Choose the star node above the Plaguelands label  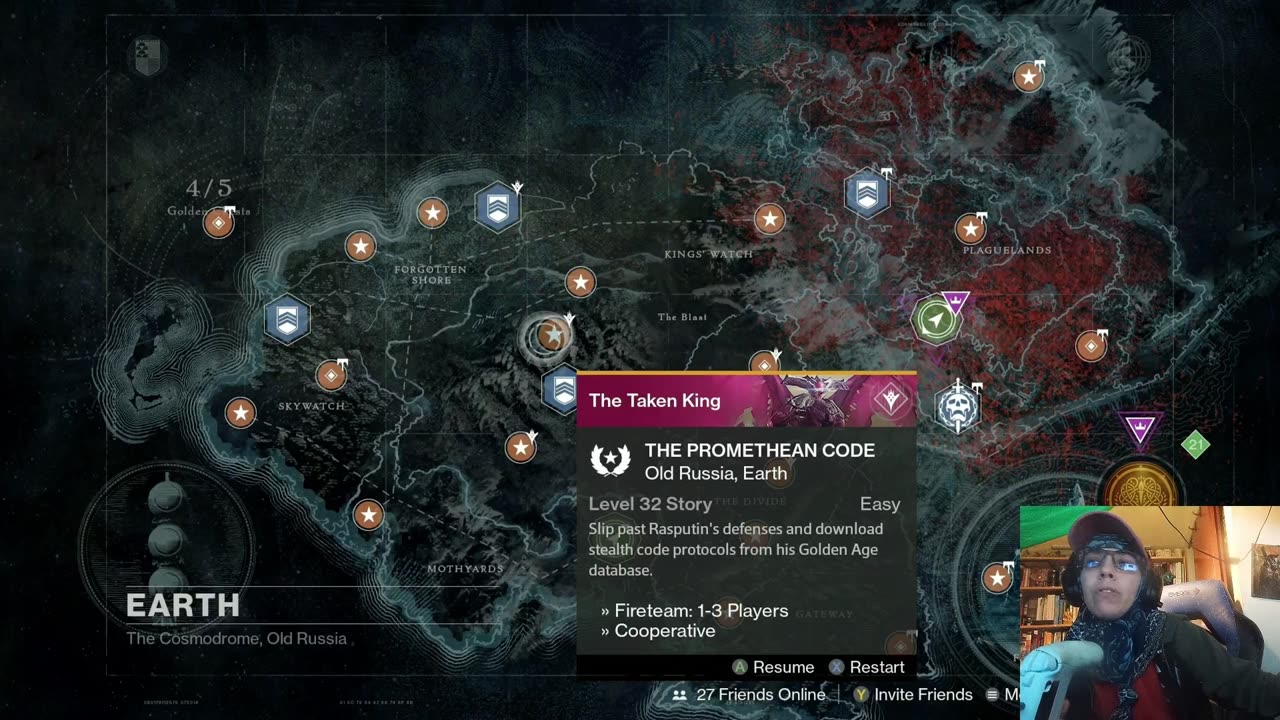(970, 229)
